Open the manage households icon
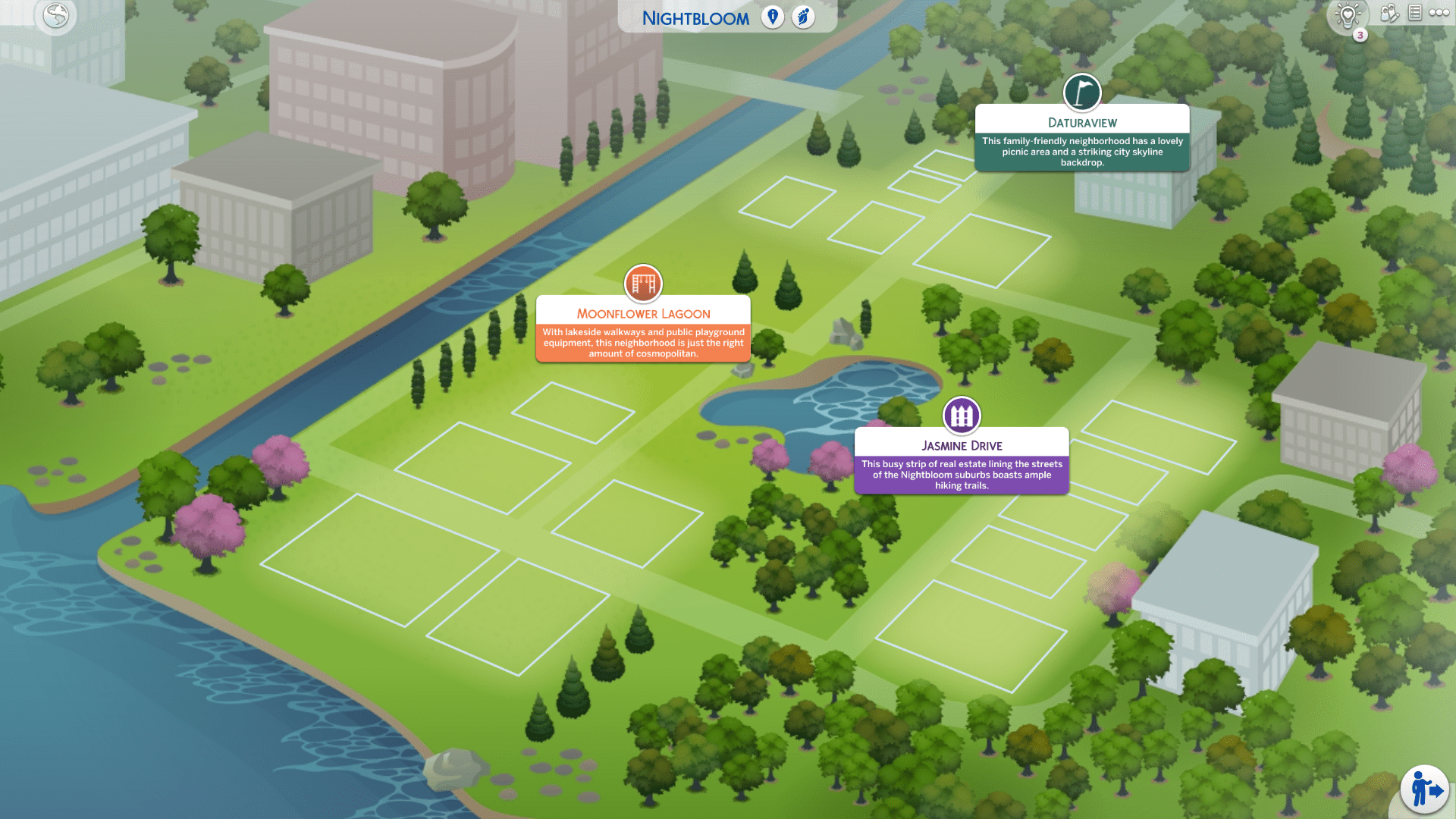1456x819 pixels. (x=1389, y=13)
